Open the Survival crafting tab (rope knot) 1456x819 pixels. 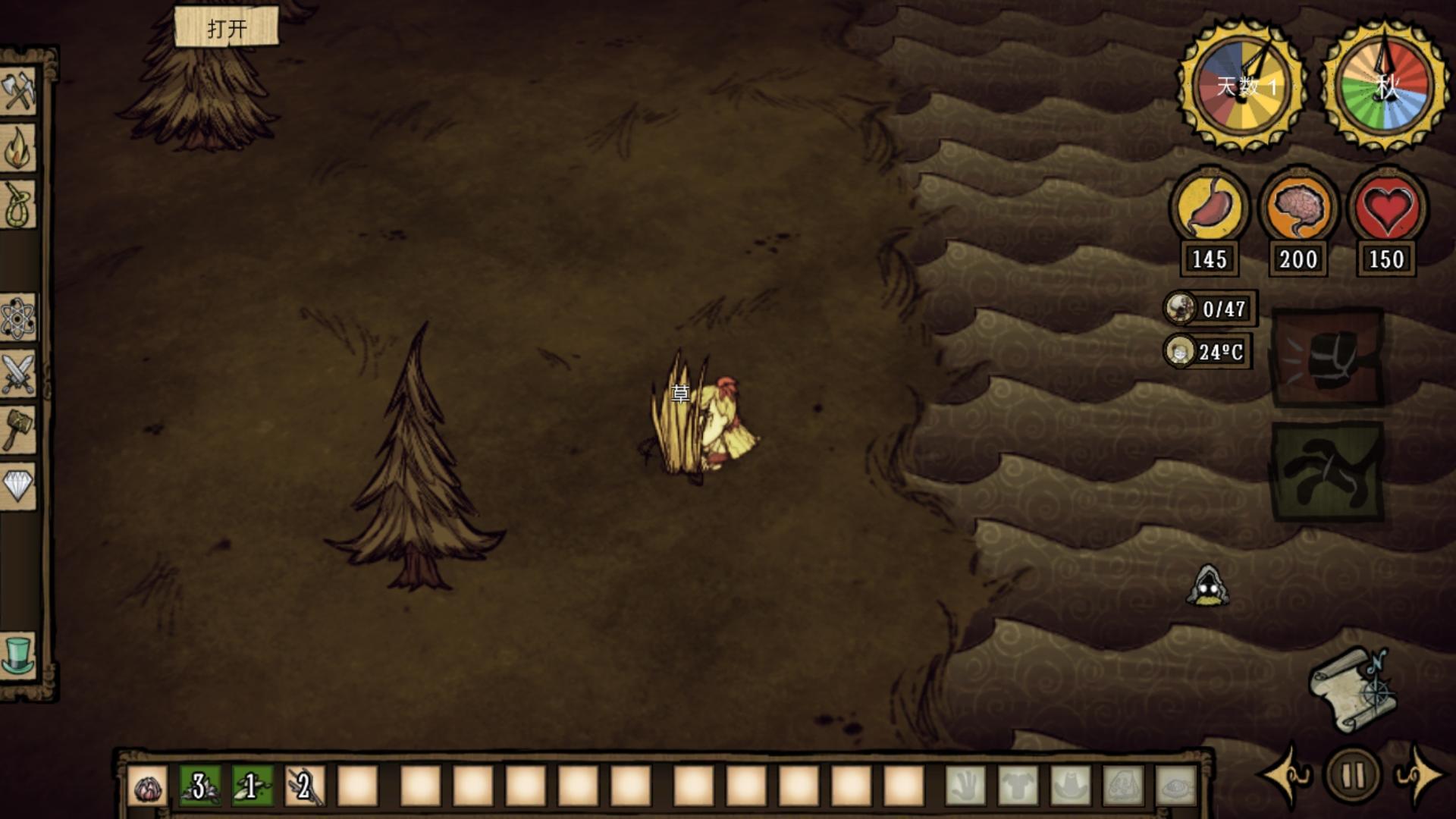point(18,203)
